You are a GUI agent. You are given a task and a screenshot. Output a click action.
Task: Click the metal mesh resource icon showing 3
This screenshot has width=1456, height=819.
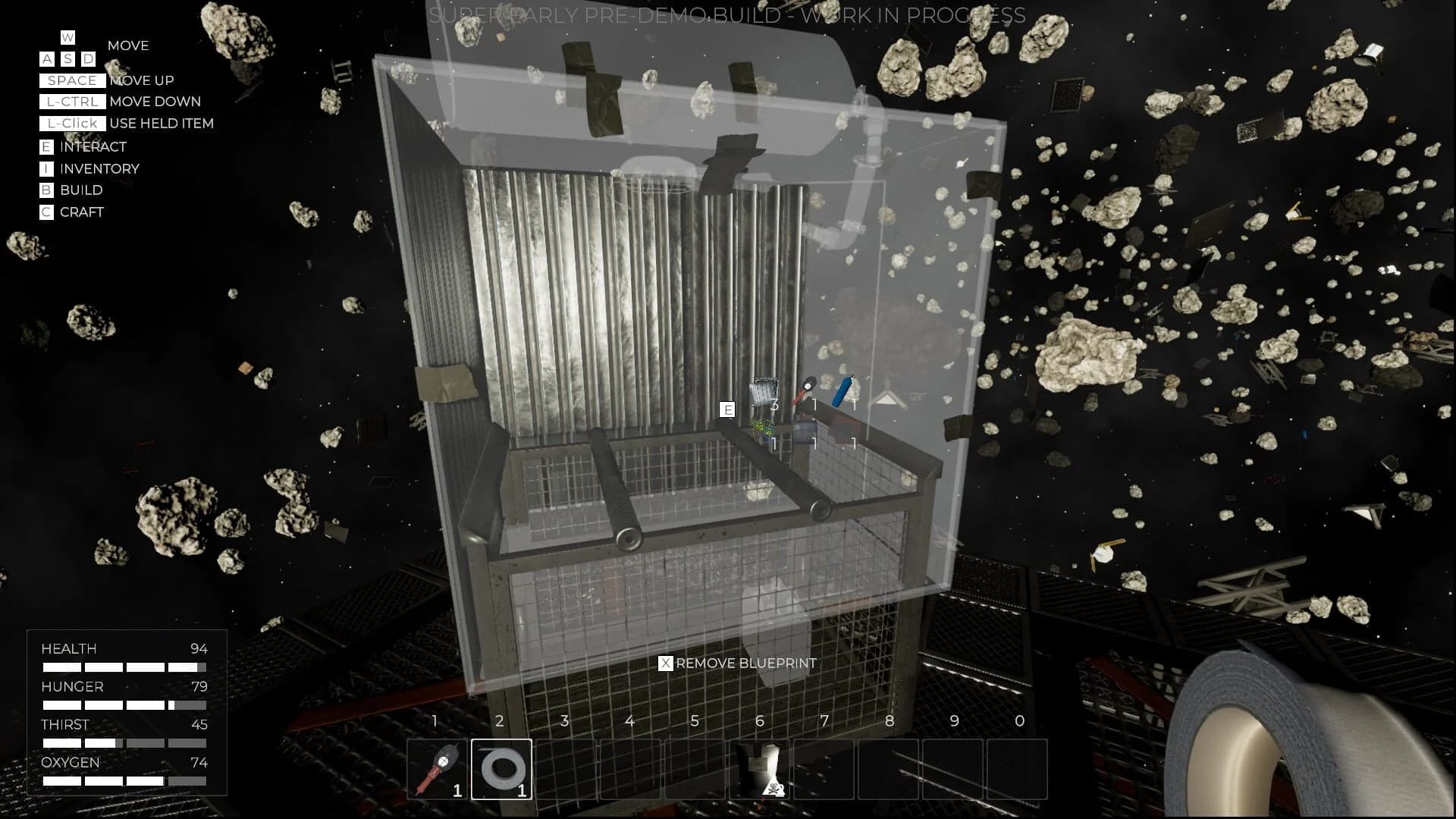coord(762,393)
